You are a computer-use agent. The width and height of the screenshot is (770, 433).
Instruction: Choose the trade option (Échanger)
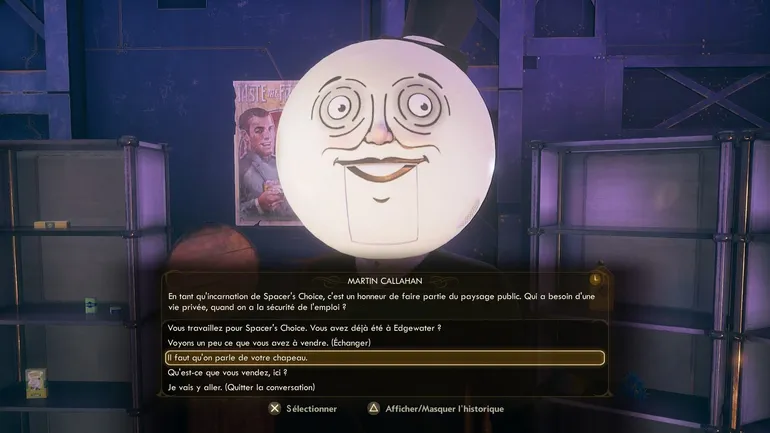click(x=269, y=343)
